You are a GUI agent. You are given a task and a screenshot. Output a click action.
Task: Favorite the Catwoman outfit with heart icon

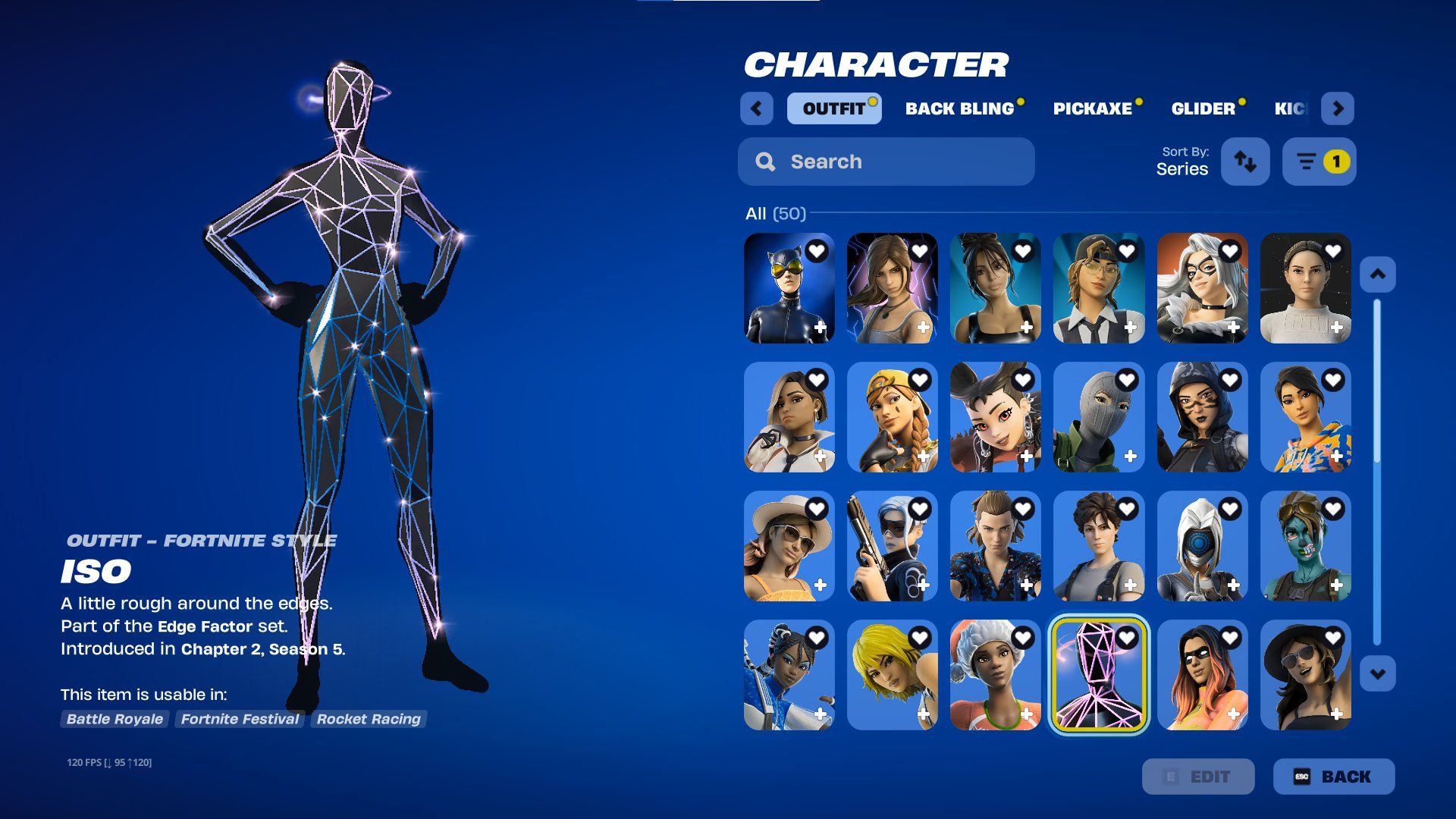pyautogui.click(x=817, y=251)
